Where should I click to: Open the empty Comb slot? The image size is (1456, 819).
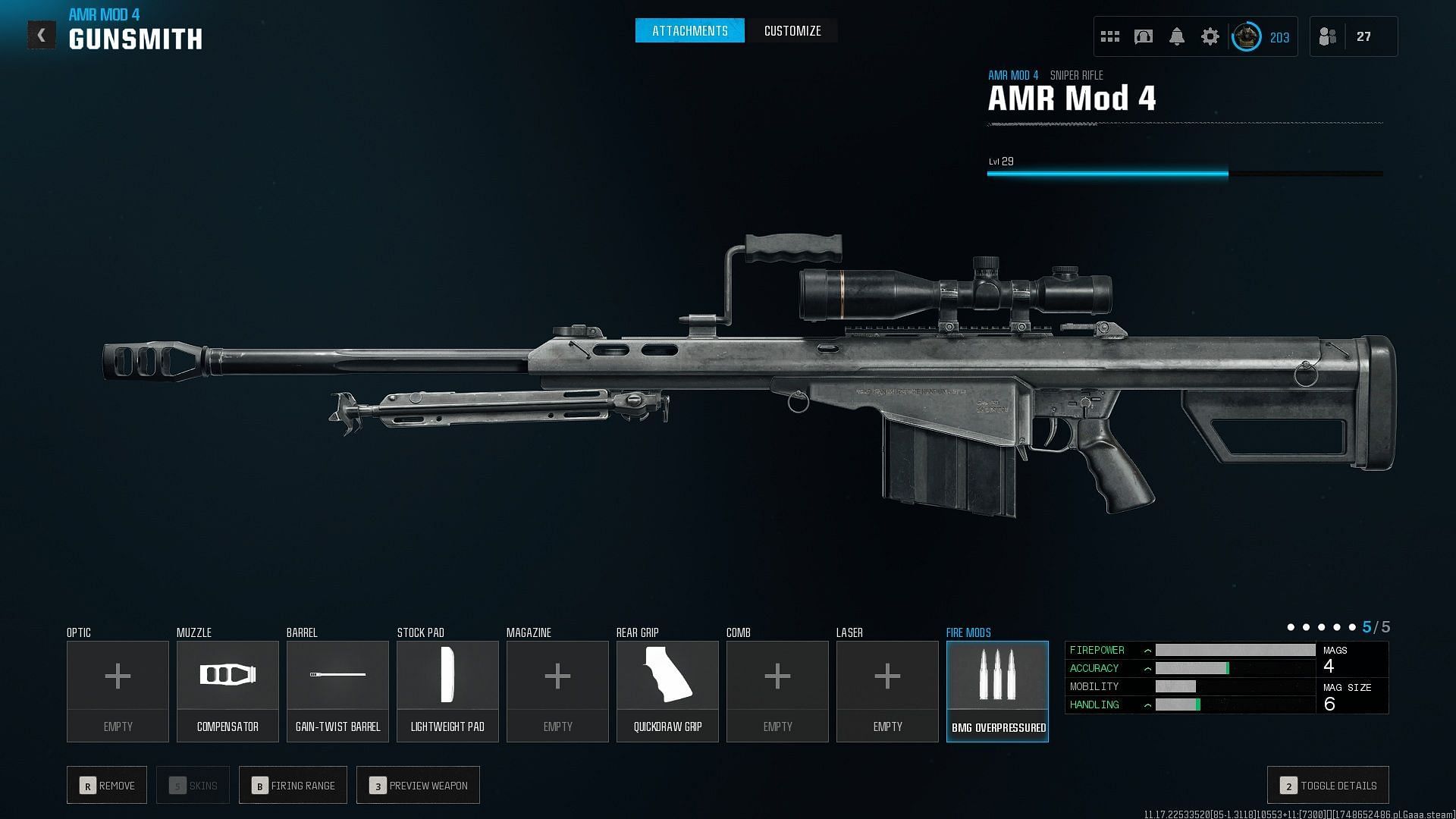pyautogui.click(x=777, y=691)
